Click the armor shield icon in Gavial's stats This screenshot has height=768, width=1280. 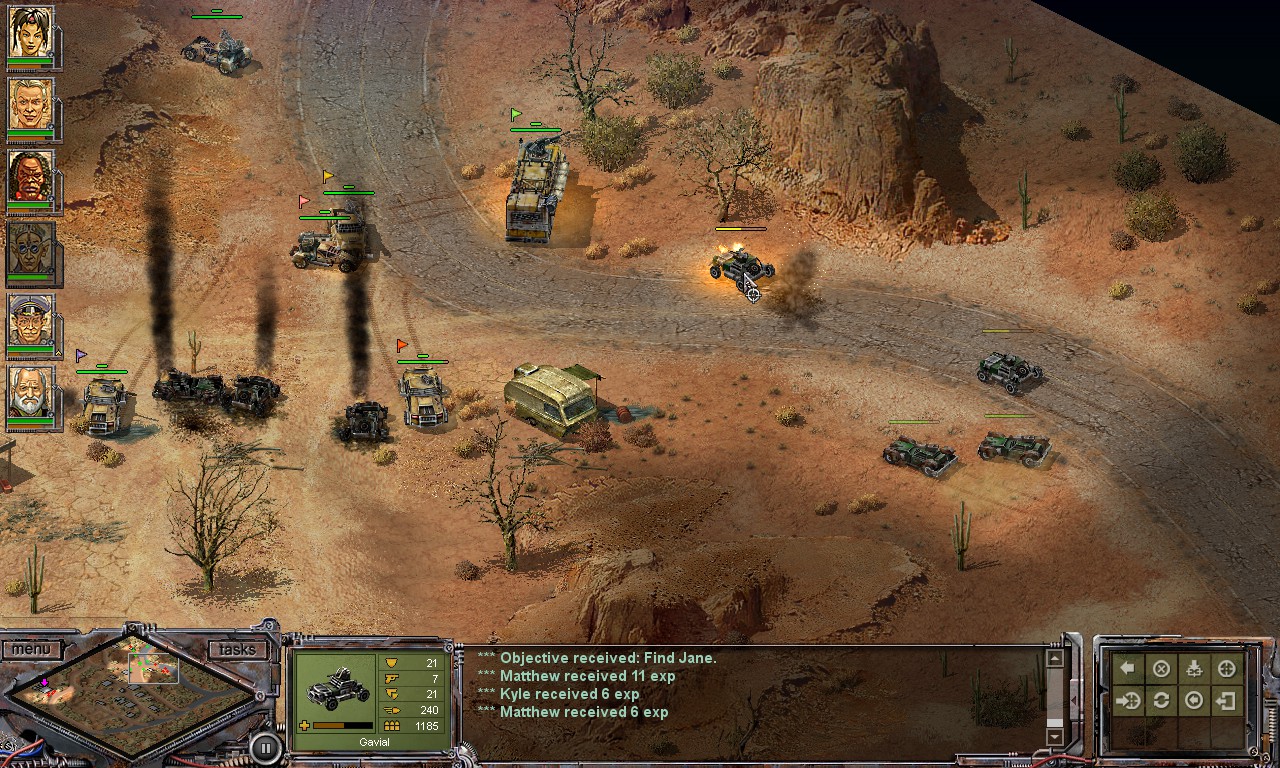390,662
